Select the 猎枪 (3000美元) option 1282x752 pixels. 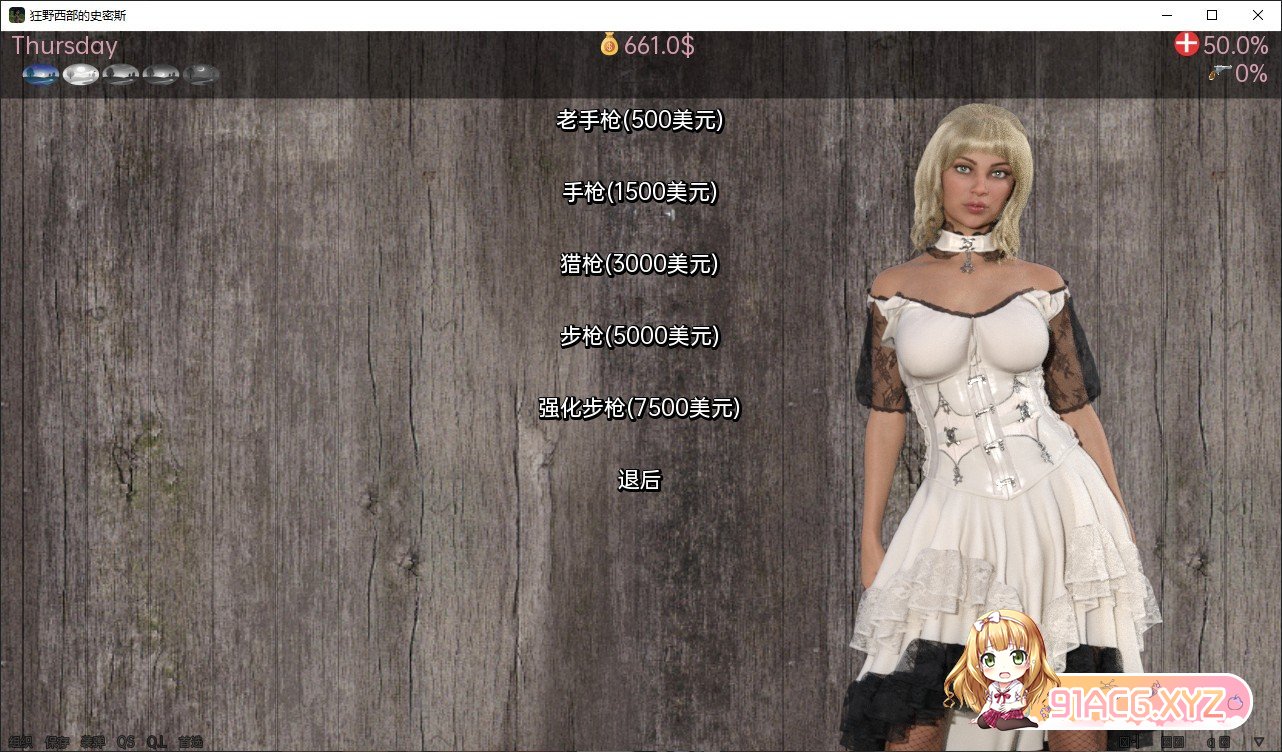pos(639,265)
